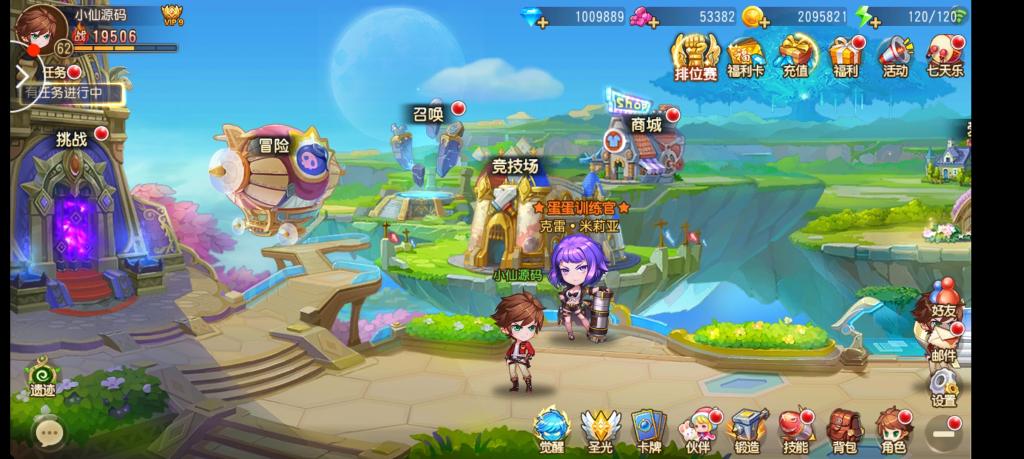
Task: Open the 锻造 forging menu
Action: [x=746, y=431]
